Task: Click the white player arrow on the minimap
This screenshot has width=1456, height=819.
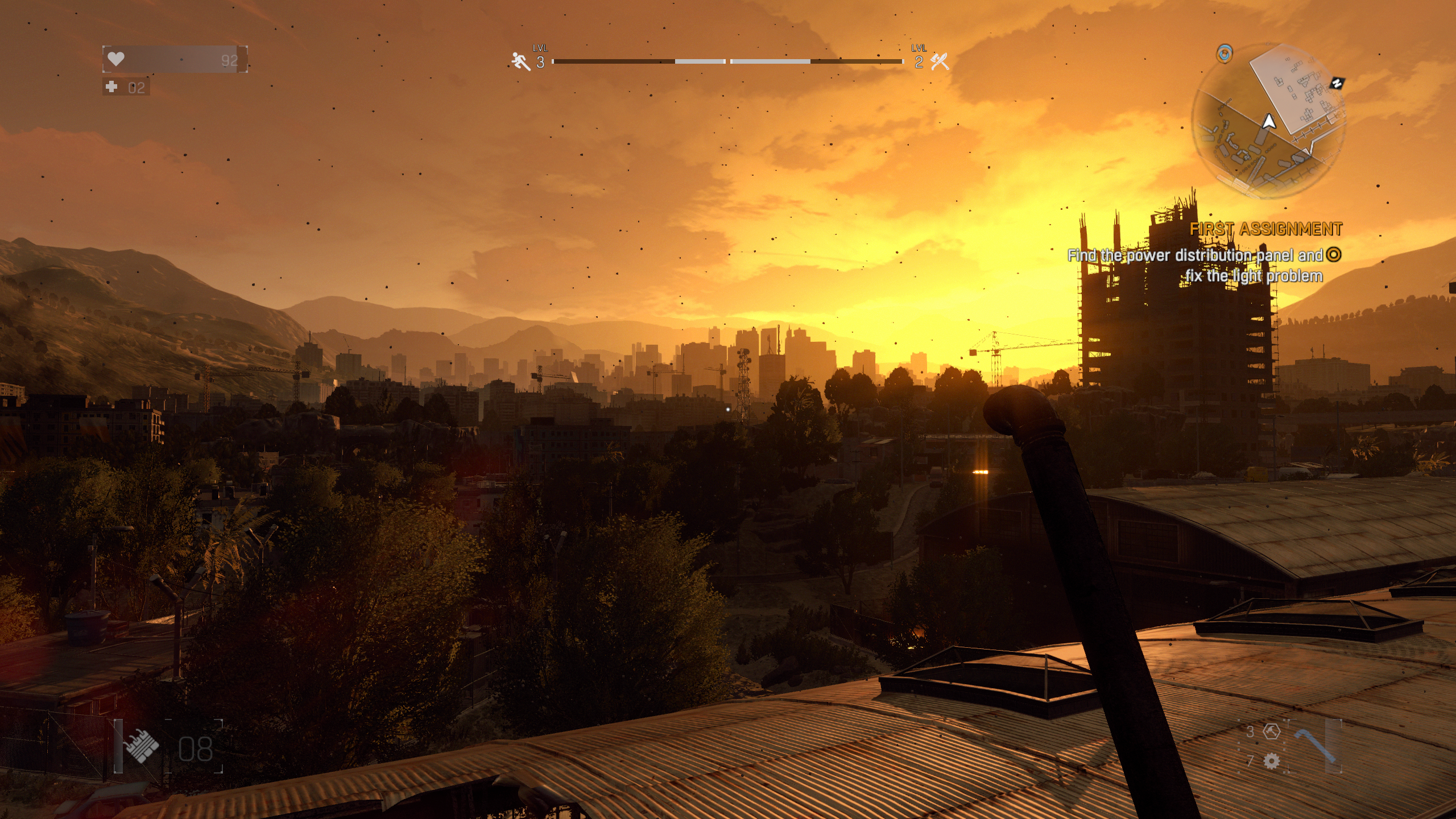Action: (1269, 122)
